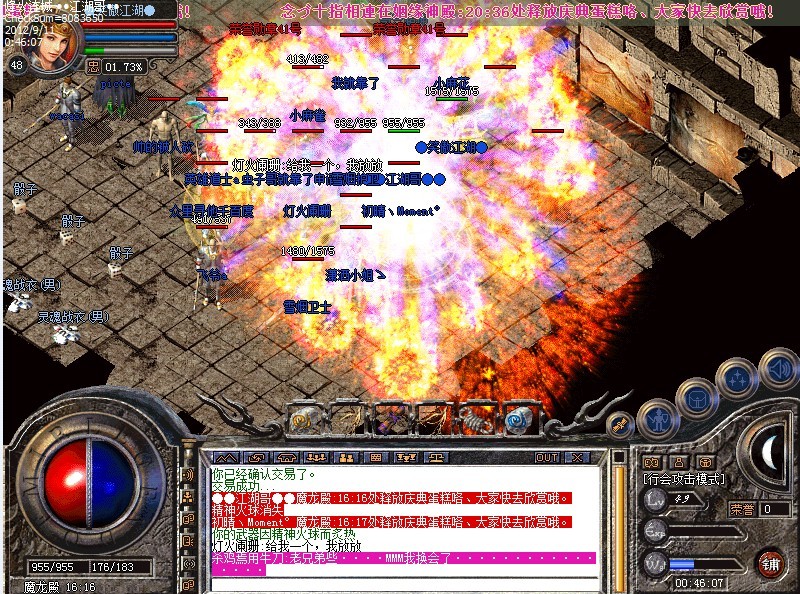Toggle sound with the speaker button
800x594 pixels.
coord(777,366)
